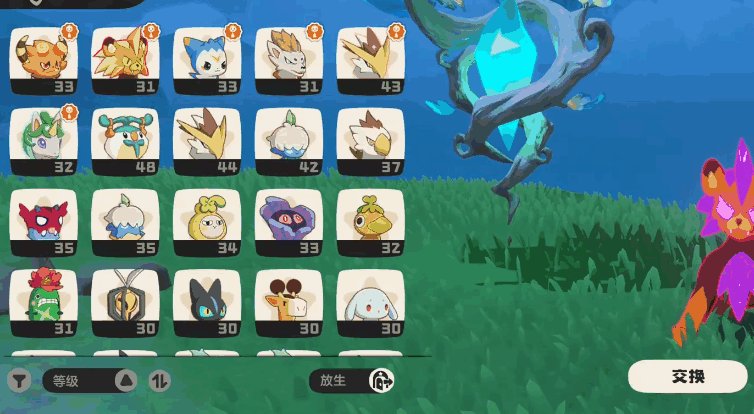
Task: Pick the red masked creature, level 35
Action: click(x=43, y=222)
